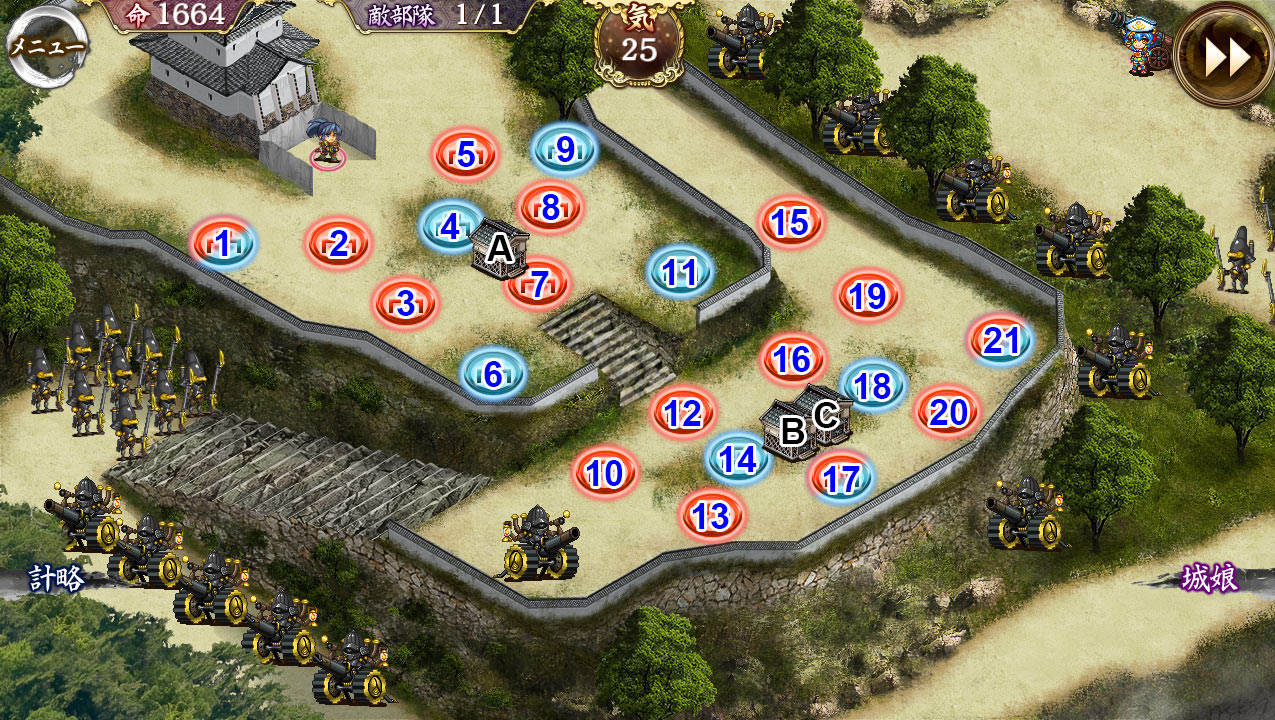
Task: Select deployment slot number 2
Action: 338,243
